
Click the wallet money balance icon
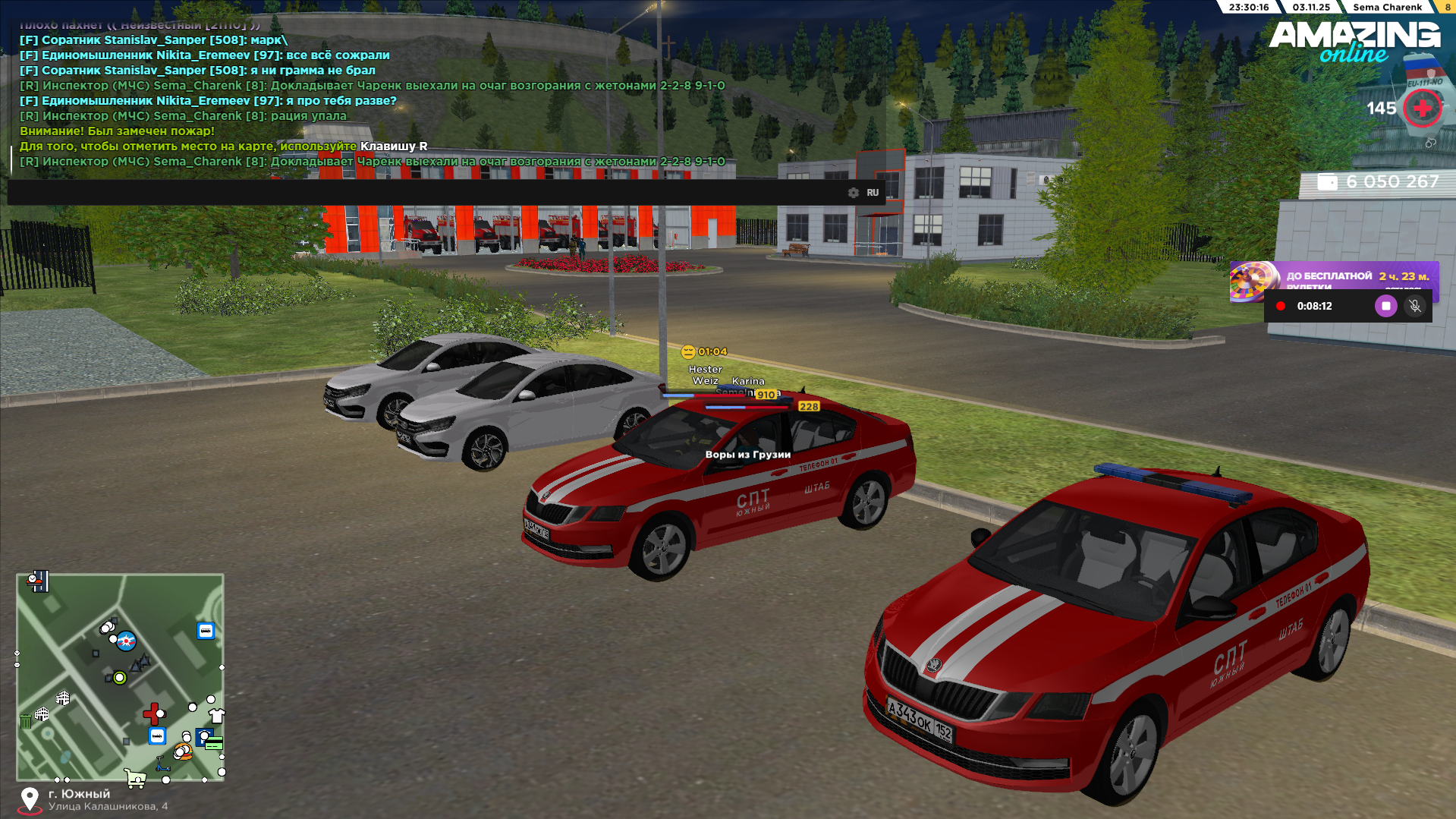[x=1327, y=182]
